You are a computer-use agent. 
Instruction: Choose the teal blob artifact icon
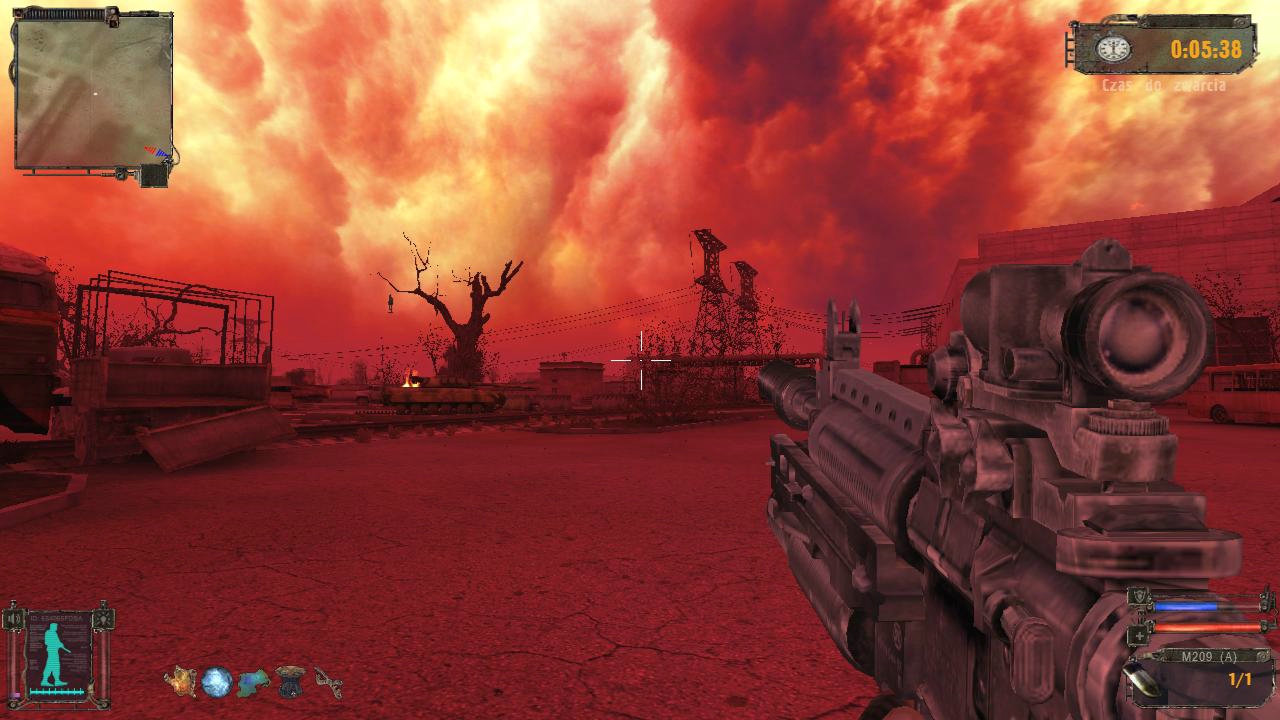[254, 682]
